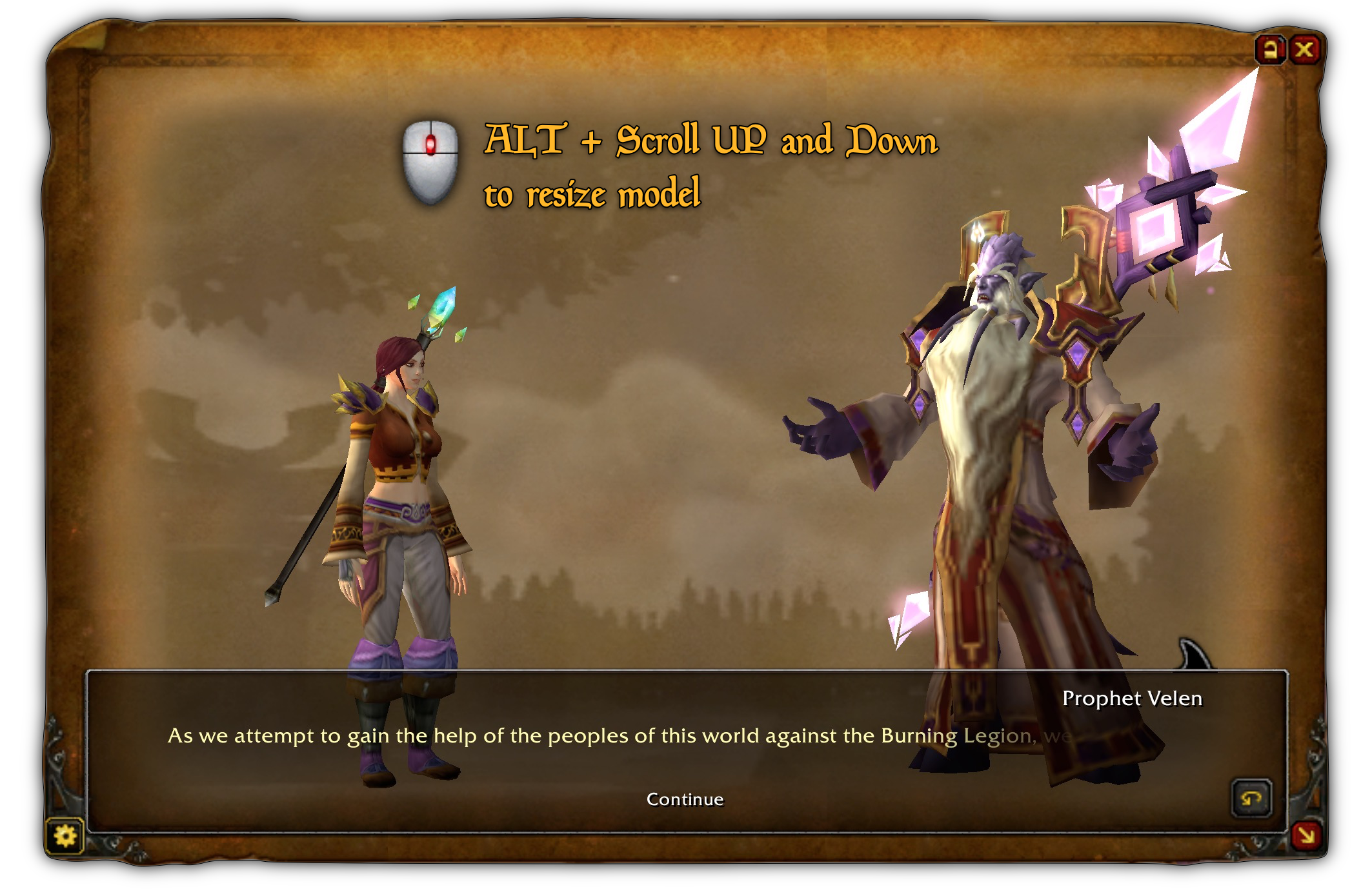The height and width of the screenshot is (896, 1361).
Task: Click Continue to advance the dialogue
Action: click(x=685, y=799)
